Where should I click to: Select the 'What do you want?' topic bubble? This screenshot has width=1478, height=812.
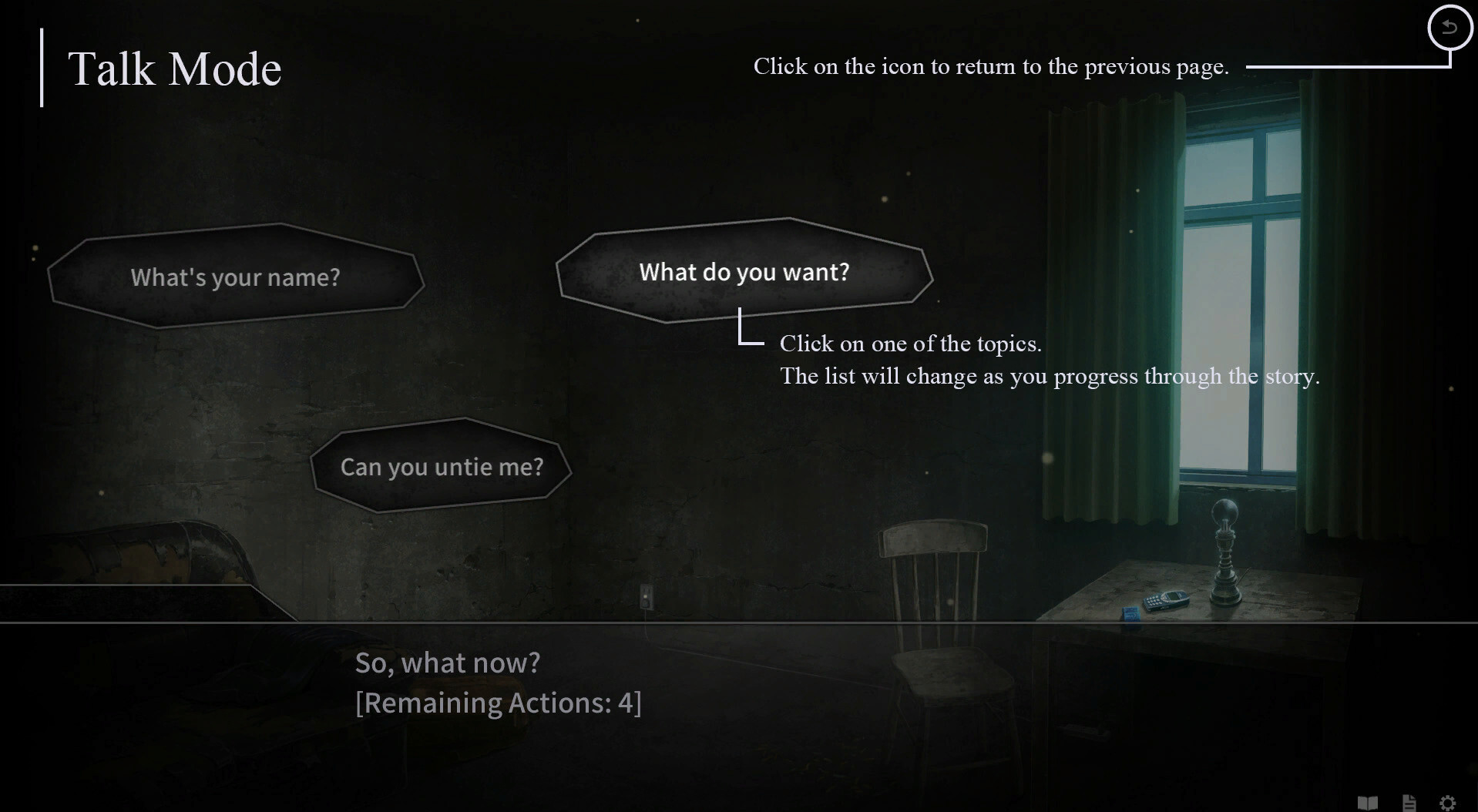point(743,271)
